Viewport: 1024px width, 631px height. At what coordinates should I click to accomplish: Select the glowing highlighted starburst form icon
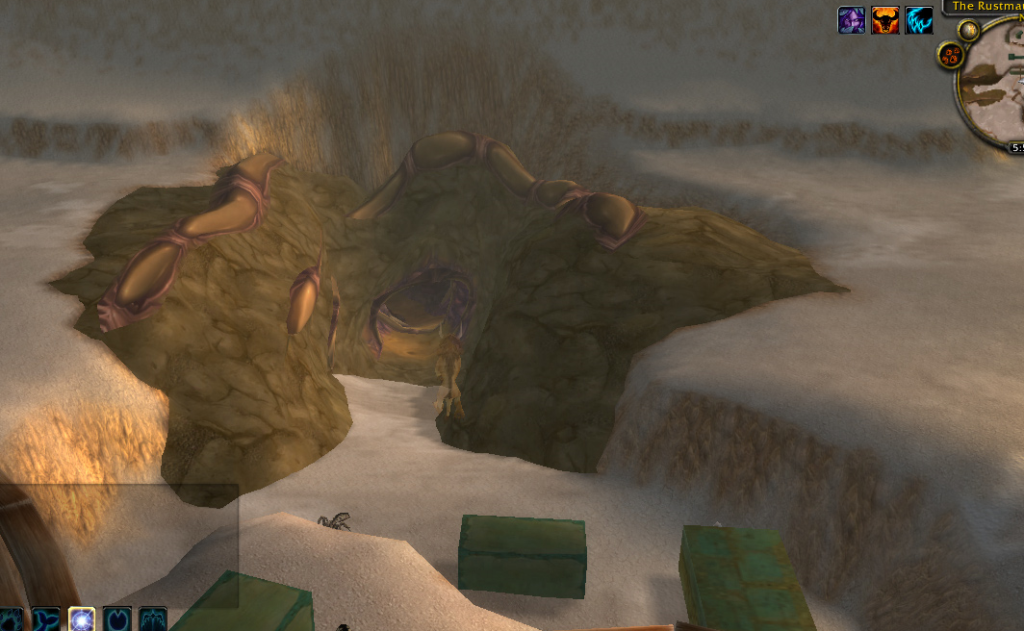82,620
